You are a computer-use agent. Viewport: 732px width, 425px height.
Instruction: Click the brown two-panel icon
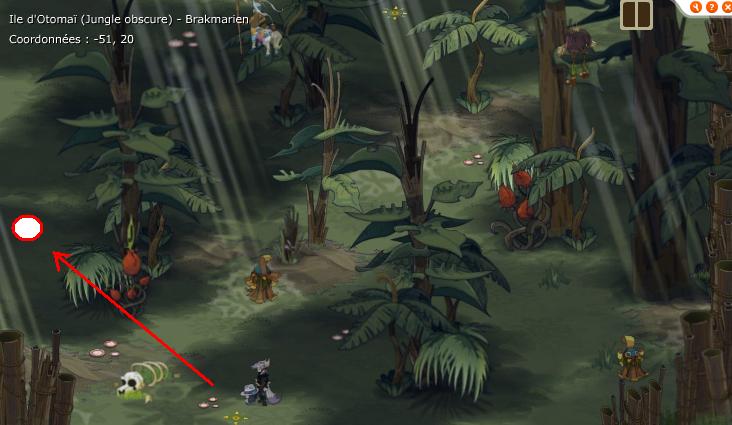(x=637, y=15)
